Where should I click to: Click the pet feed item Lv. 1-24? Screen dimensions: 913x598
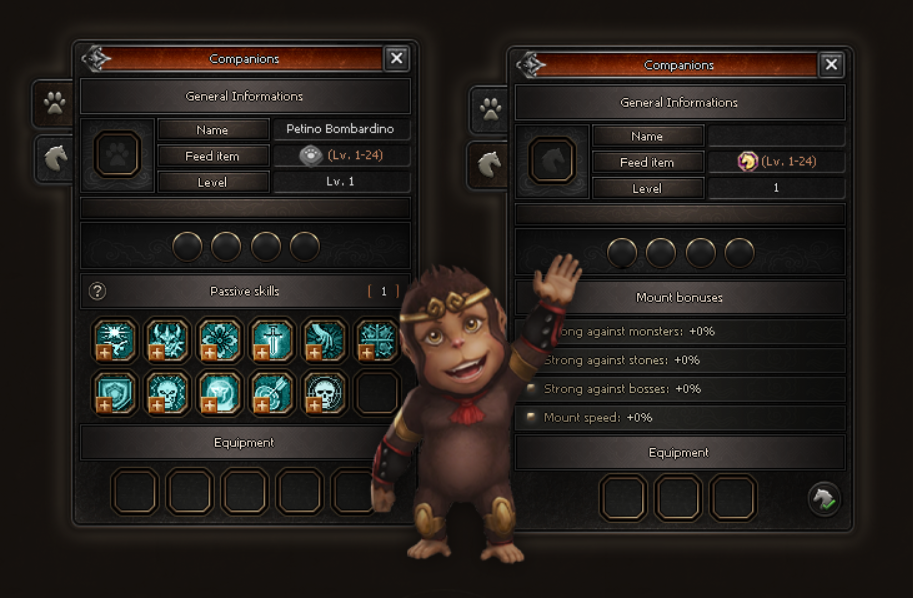(x=342, y=155)
